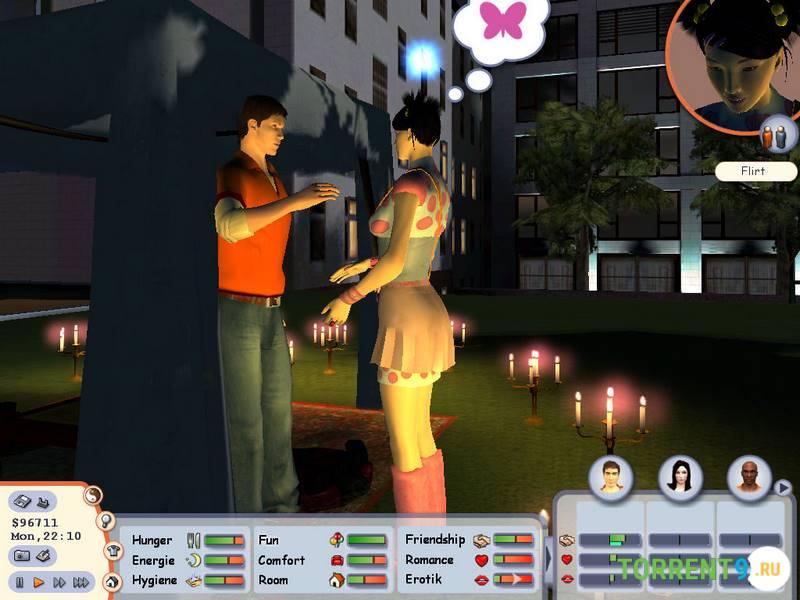This screenshot has width=800, height=600.
Task: Open the house icon button
Action: tap(112, 580)
